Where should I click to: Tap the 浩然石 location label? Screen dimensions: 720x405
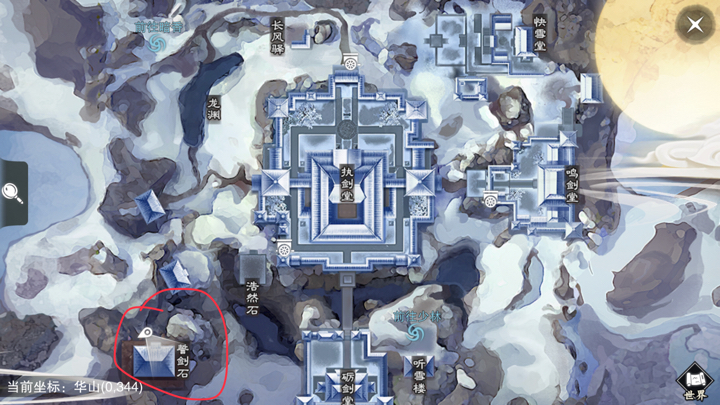tap(251, 297)
